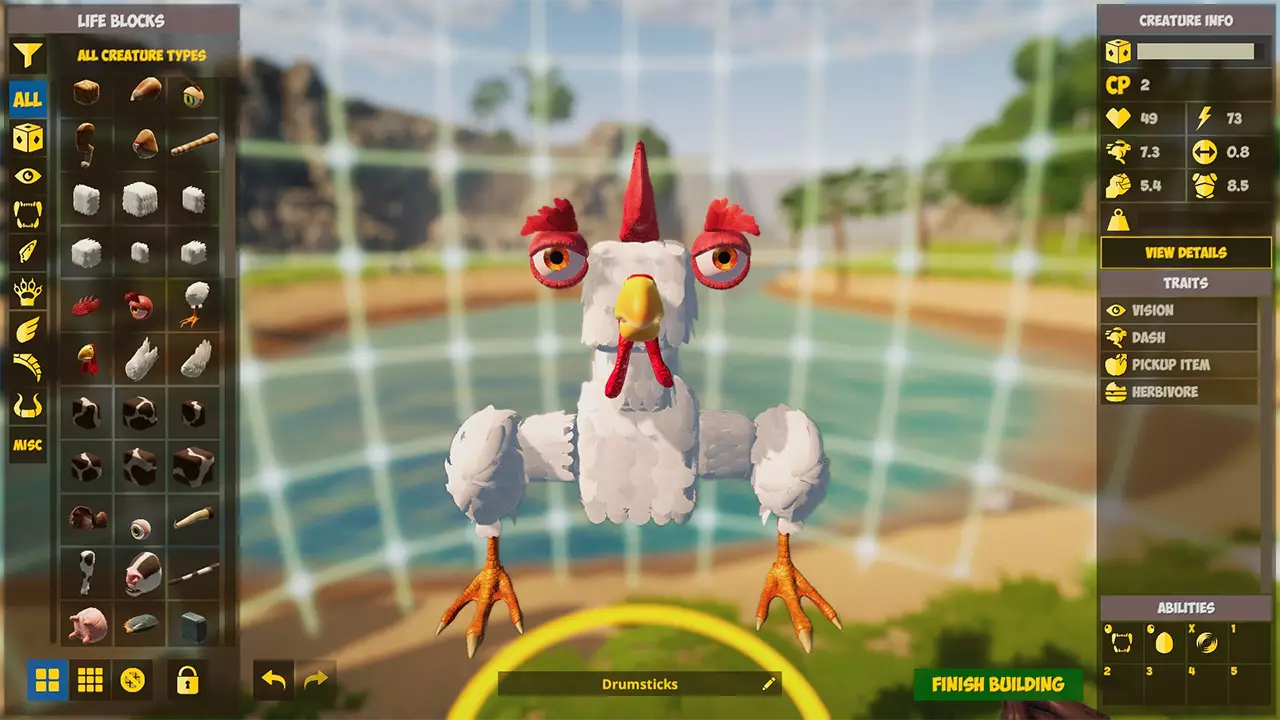Edit the Drumsticks creature name

(768, 684)
